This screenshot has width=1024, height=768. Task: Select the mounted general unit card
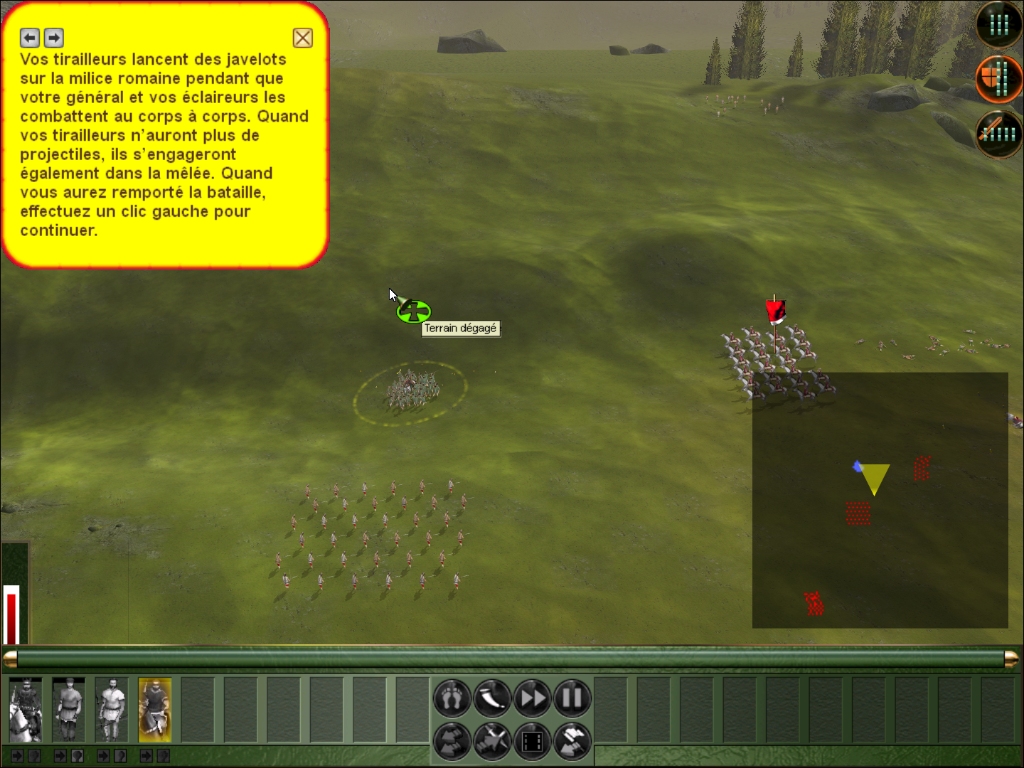25,709
